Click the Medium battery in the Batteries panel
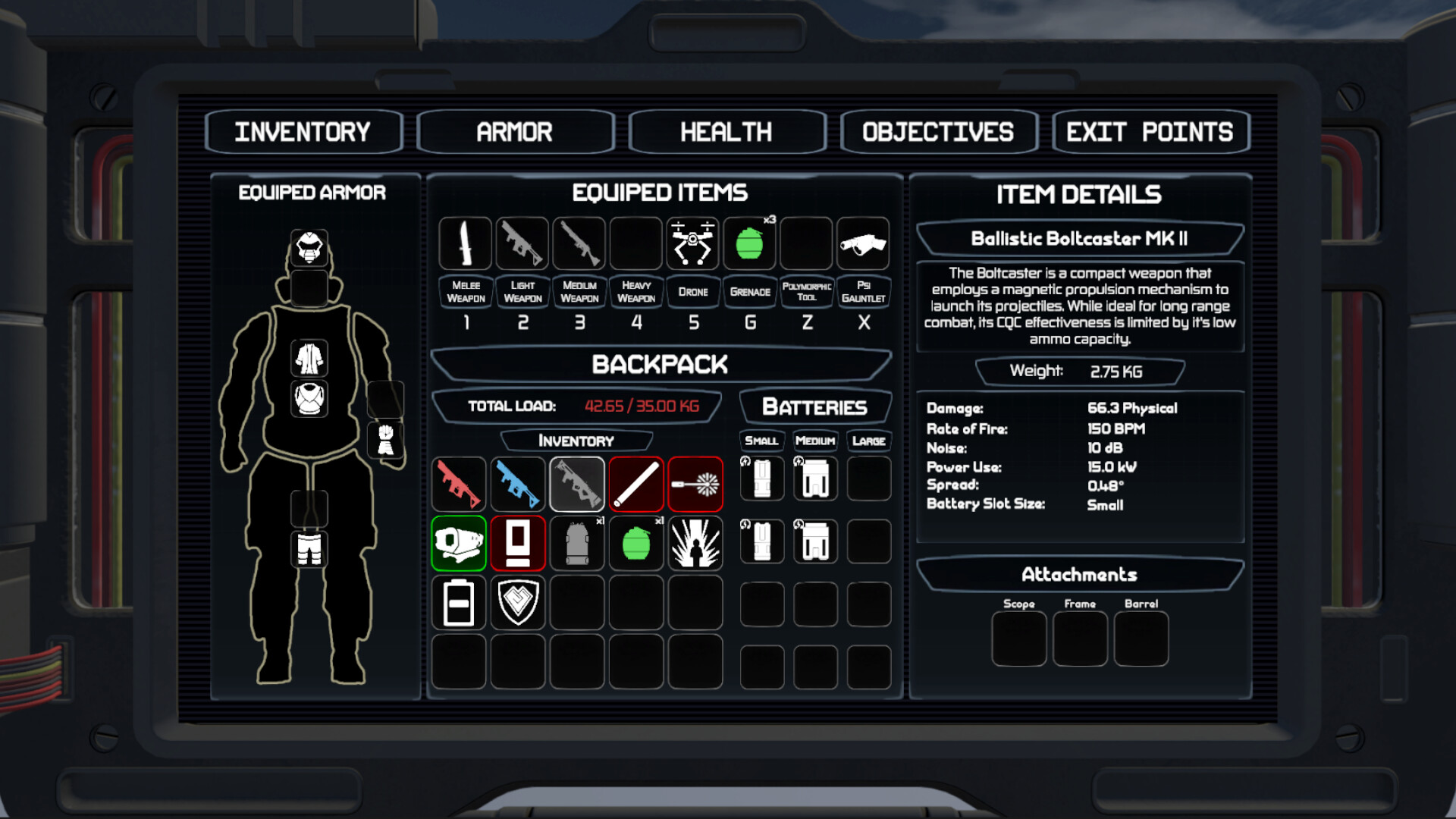This screenshot has height=819, width=1456. (814, 479)
